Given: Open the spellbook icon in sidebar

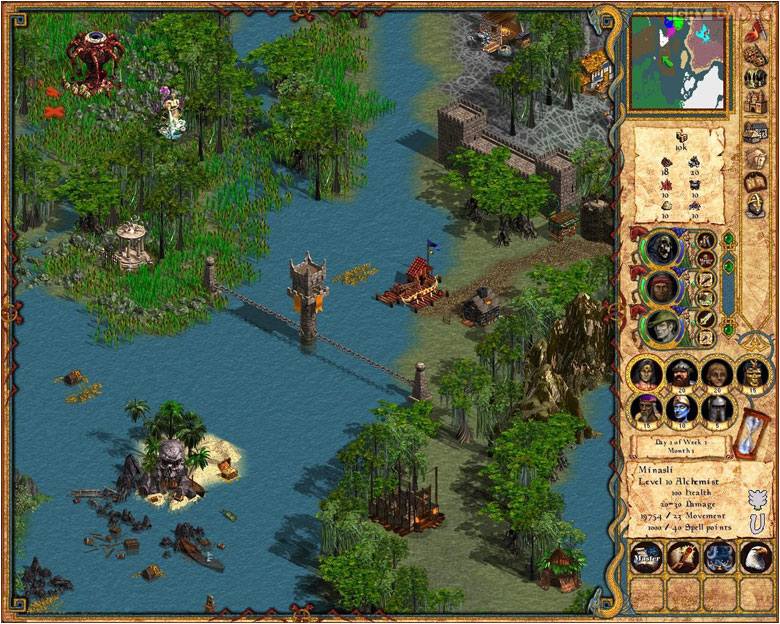Looking at the screenshot, I should (x=756, y=183).
